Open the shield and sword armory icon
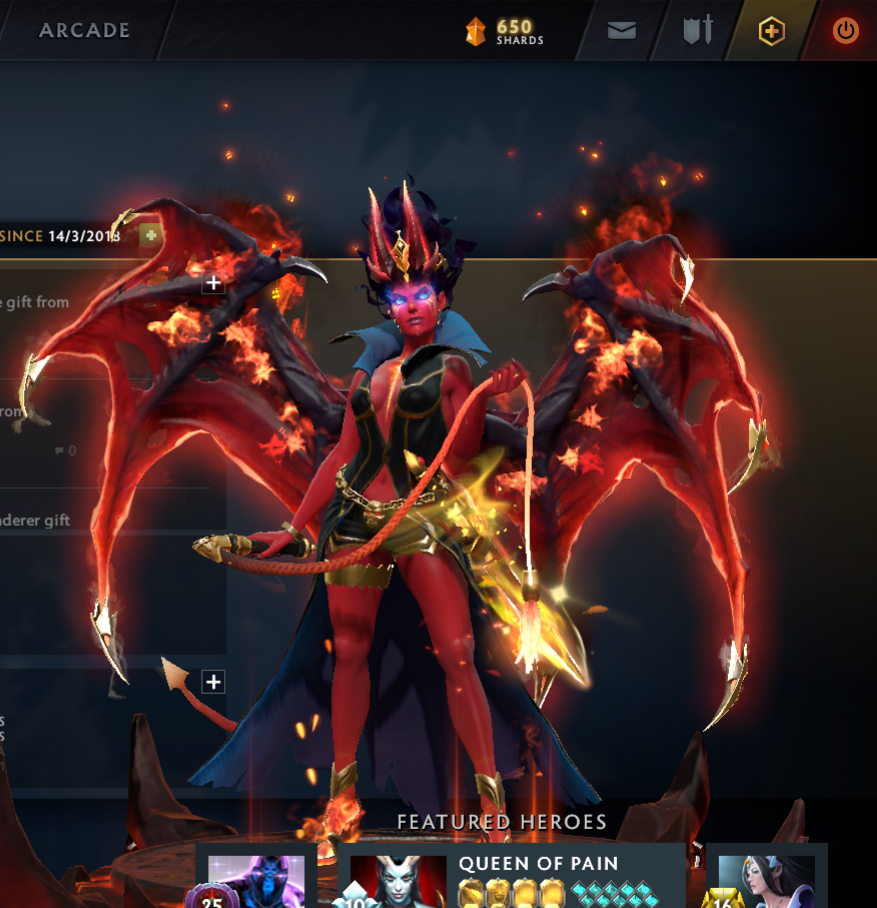This screenshot has width=877, height=908. pyautogui.click(x=697, y=31)
